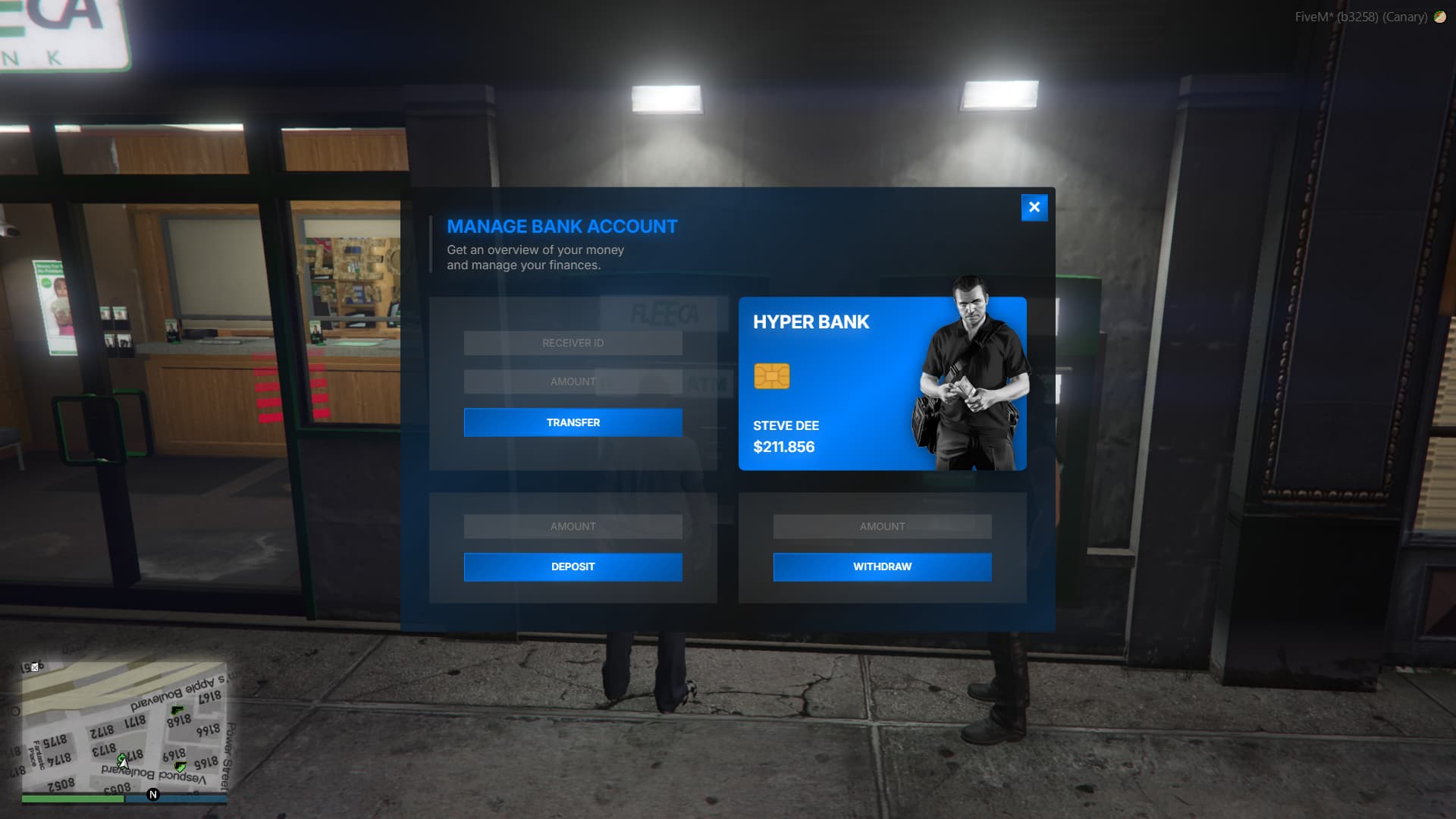Viewport: 1456px width, 819px height.
Task: Click Steve Dee's $211.856 balance text
Action: point(783,447)
